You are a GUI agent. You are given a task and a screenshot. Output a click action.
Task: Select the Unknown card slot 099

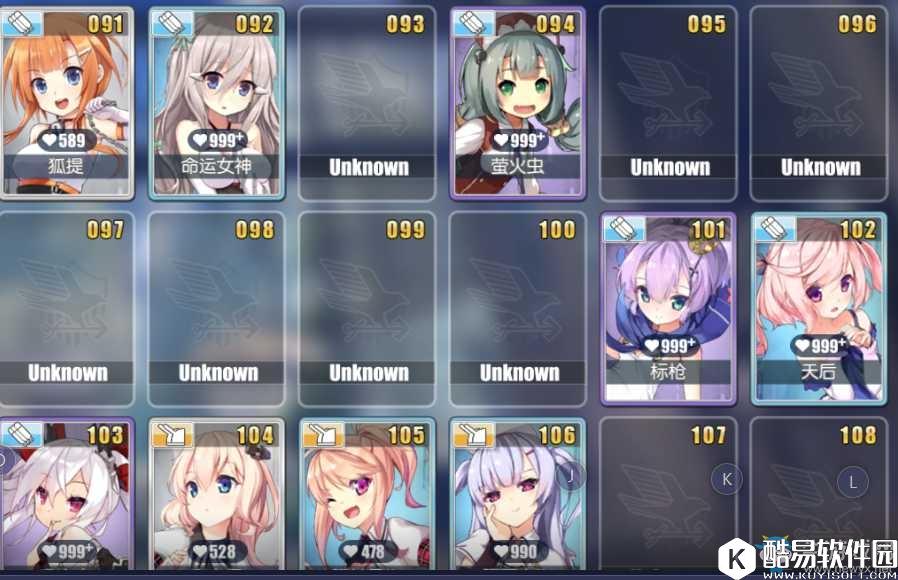[x=367, y=307]
